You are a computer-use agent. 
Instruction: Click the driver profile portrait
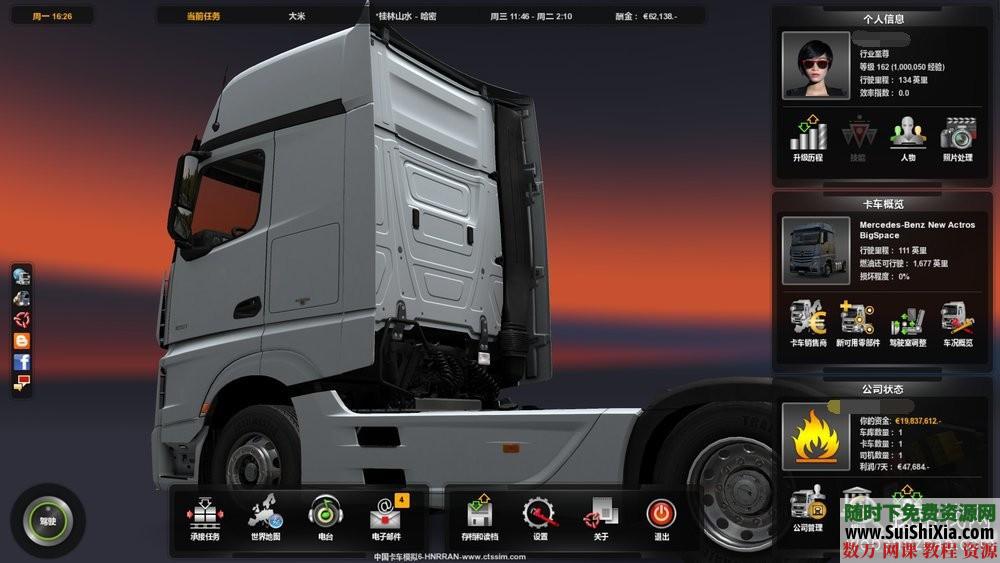pyautogui.click(x=816, y=65)
